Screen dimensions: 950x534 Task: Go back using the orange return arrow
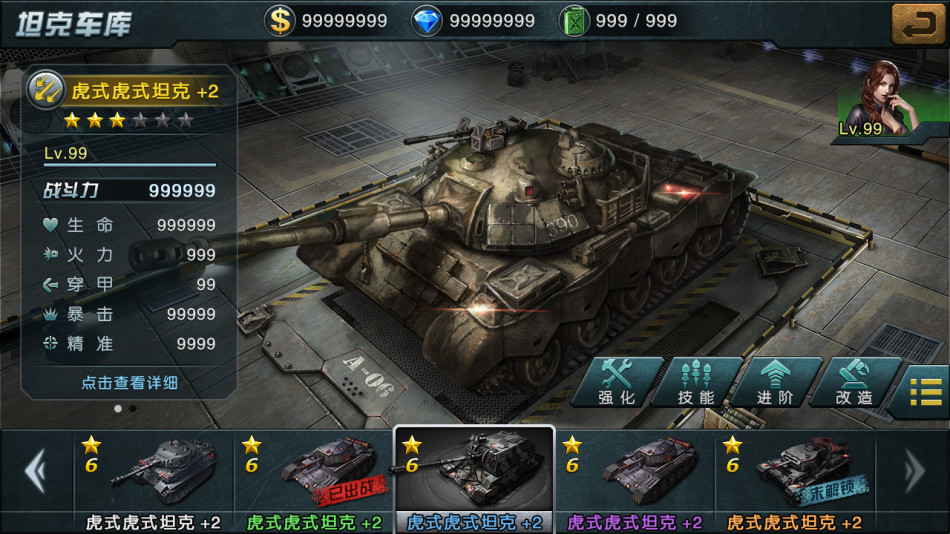pos(918,22)
